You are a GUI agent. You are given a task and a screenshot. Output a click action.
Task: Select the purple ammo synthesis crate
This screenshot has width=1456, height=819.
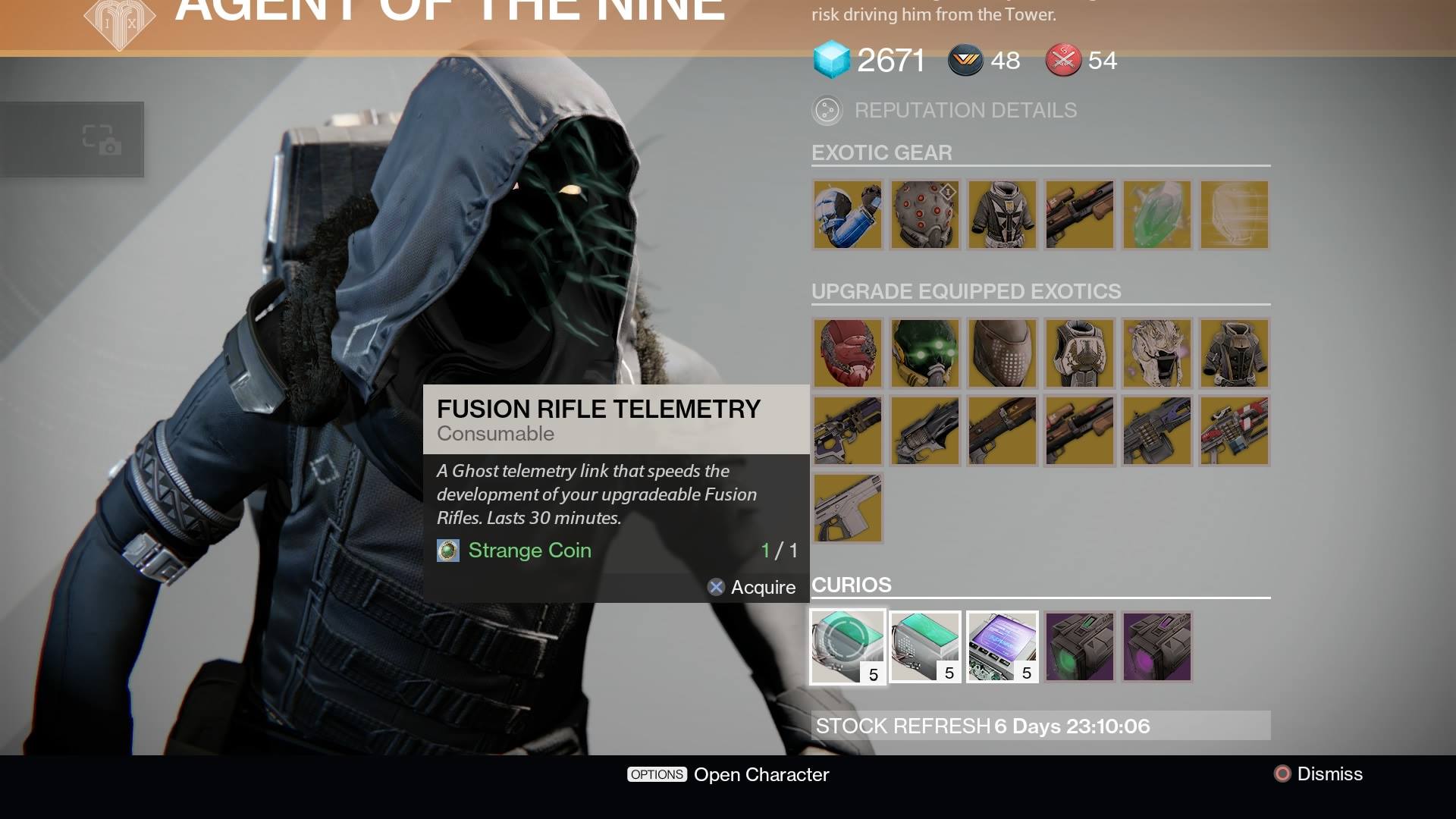click(x=1156, y=646)
